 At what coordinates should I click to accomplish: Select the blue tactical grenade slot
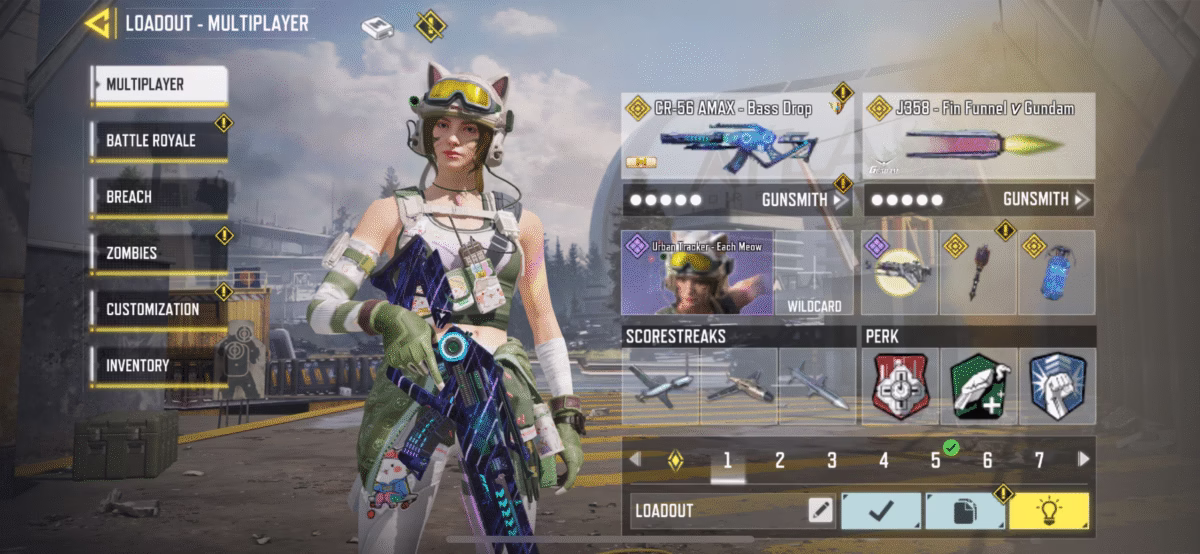tap(1057, 273)
